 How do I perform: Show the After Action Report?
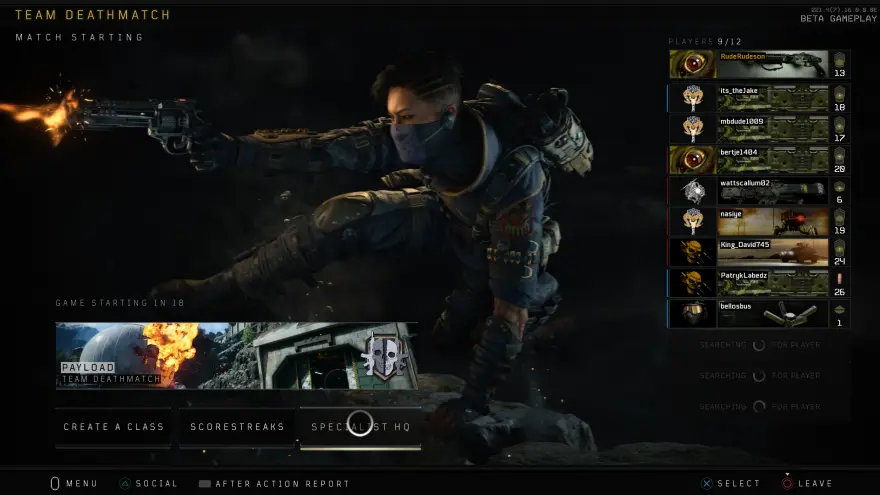(x=274, y=484)
